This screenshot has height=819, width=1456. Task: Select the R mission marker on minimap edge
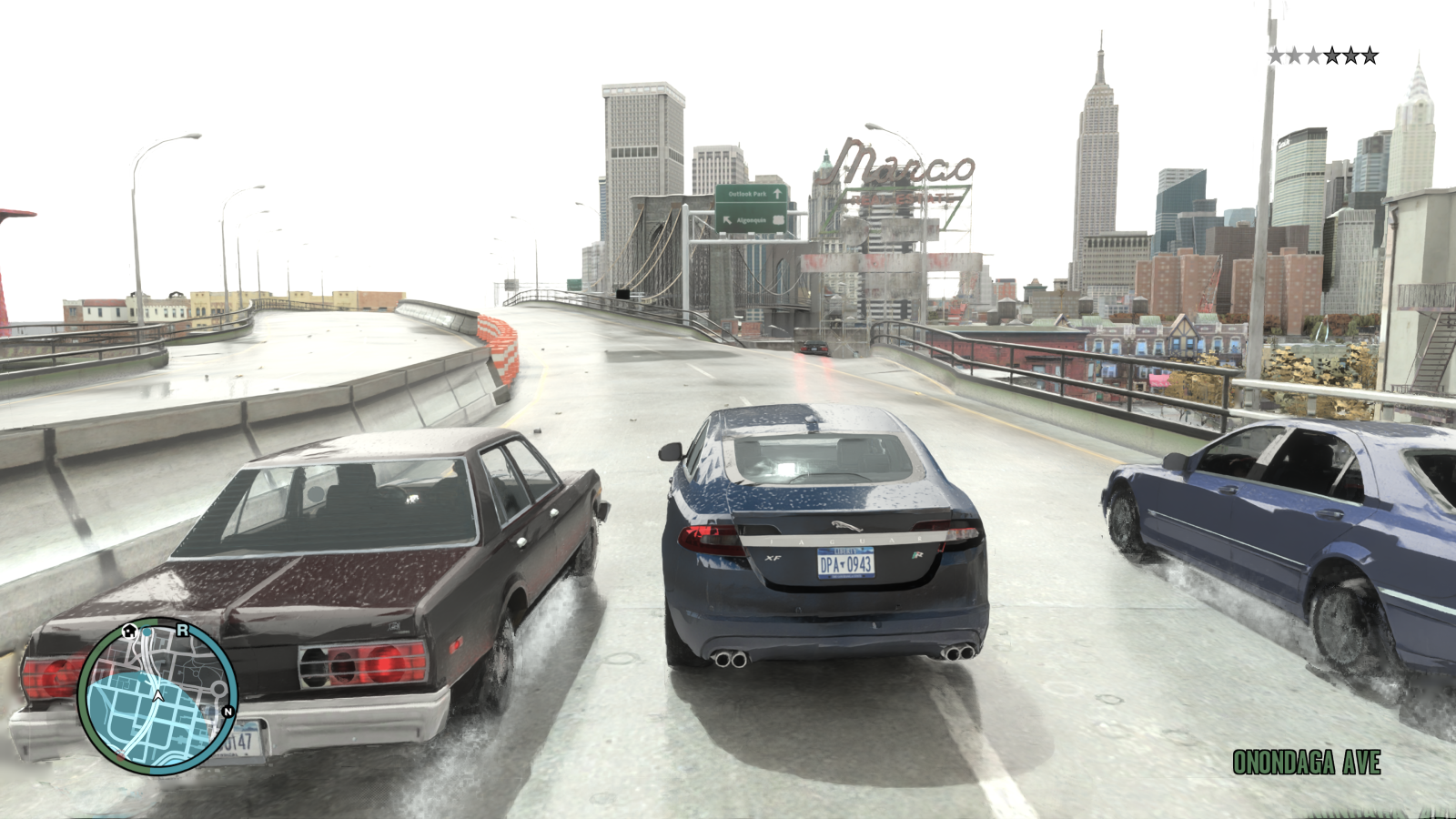182,632
